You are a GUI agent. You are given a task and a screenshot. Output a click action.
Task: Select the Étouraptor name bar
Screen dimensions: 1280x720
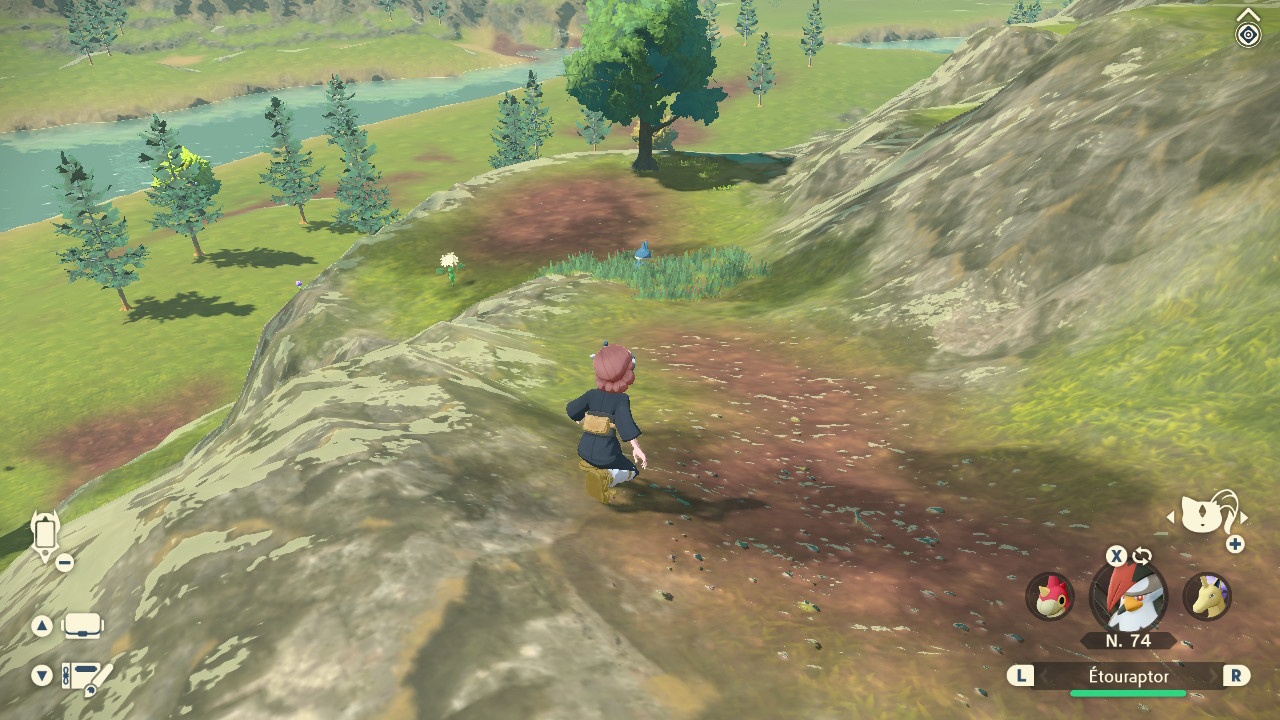pos(1128,677)
